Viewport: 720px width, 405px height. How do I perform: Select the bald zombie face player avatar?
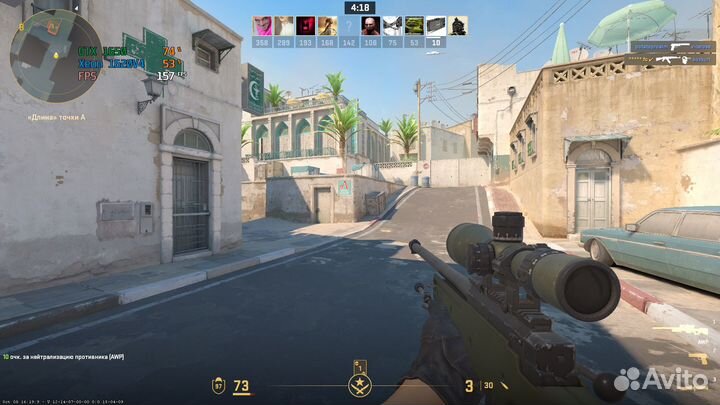pyautogui.click(x=370, y=26)
